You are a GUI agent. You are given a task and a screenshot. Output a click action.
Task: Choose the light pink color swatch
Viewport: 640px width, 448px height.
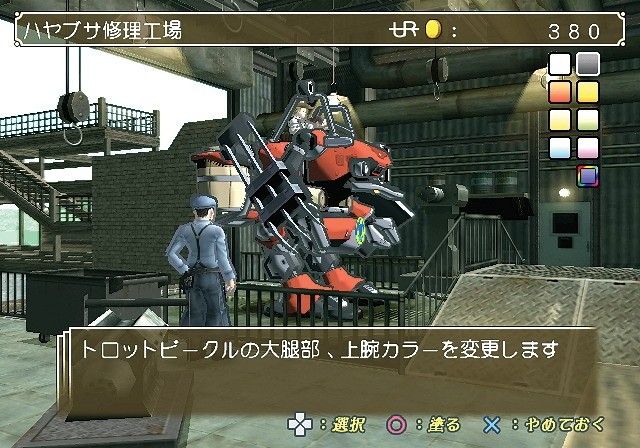pyautogui.click(x=588, y=149)
